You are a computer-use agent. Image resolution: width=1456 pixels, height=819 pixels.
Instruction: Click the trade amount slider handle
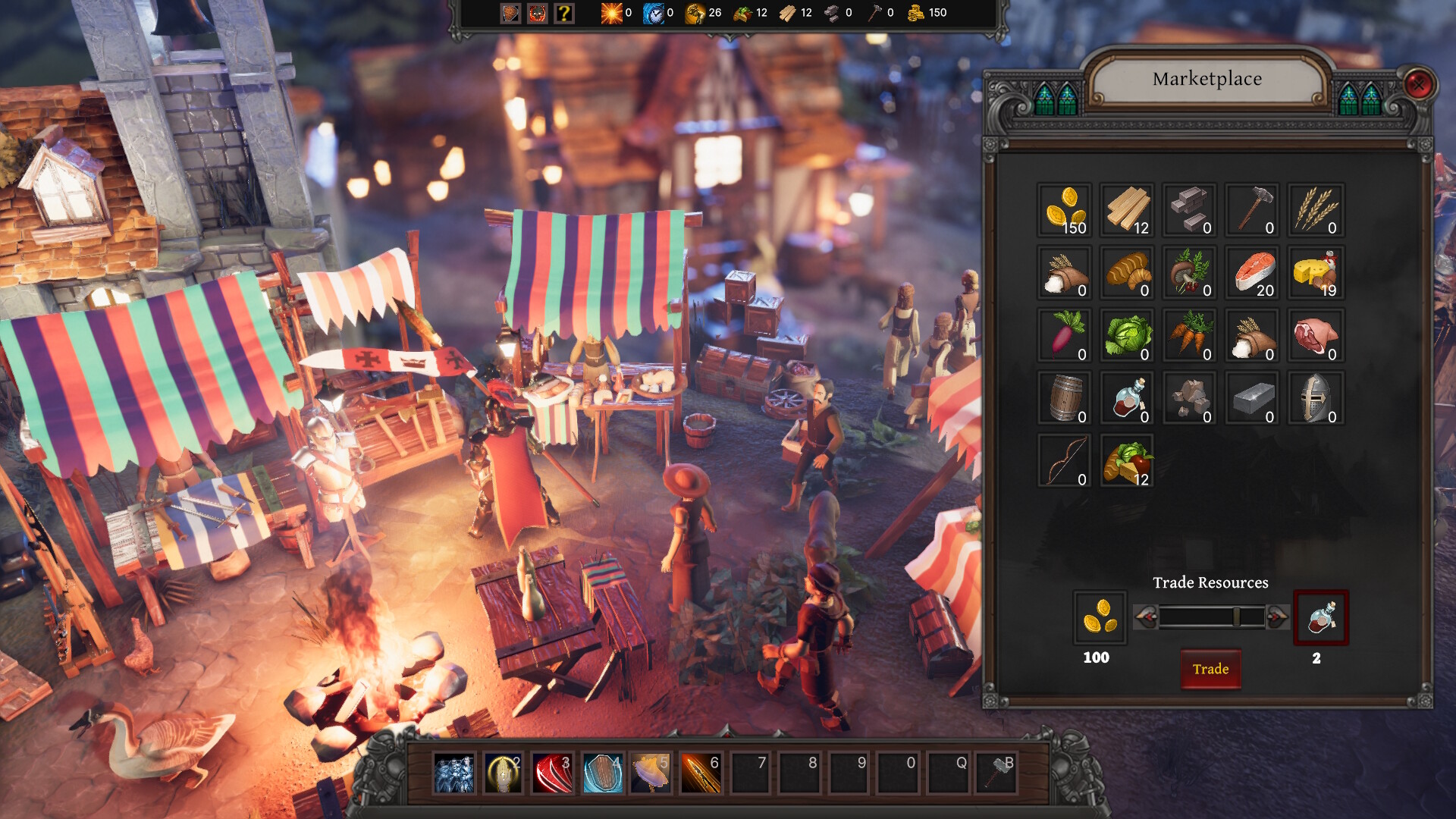pos(1238,617)
